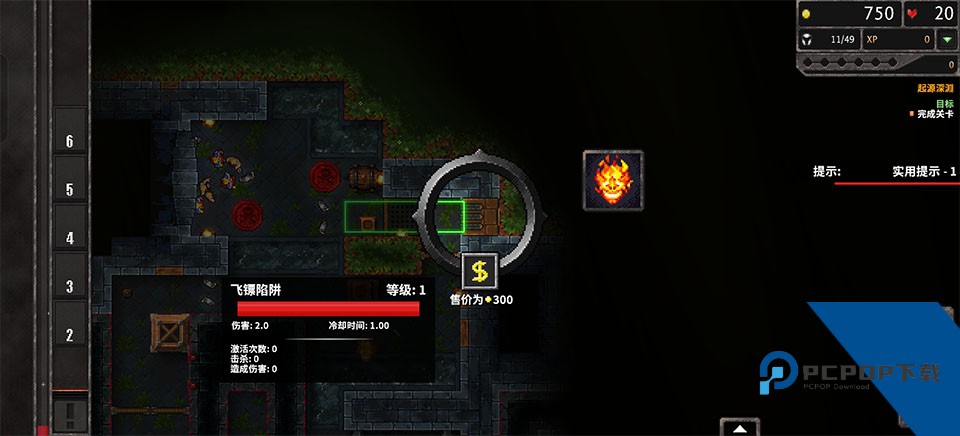The width and height of the screenshot is (960, 436).
Task: Click the exclamation mark slot under the wave list
Action: click(70, 412)
